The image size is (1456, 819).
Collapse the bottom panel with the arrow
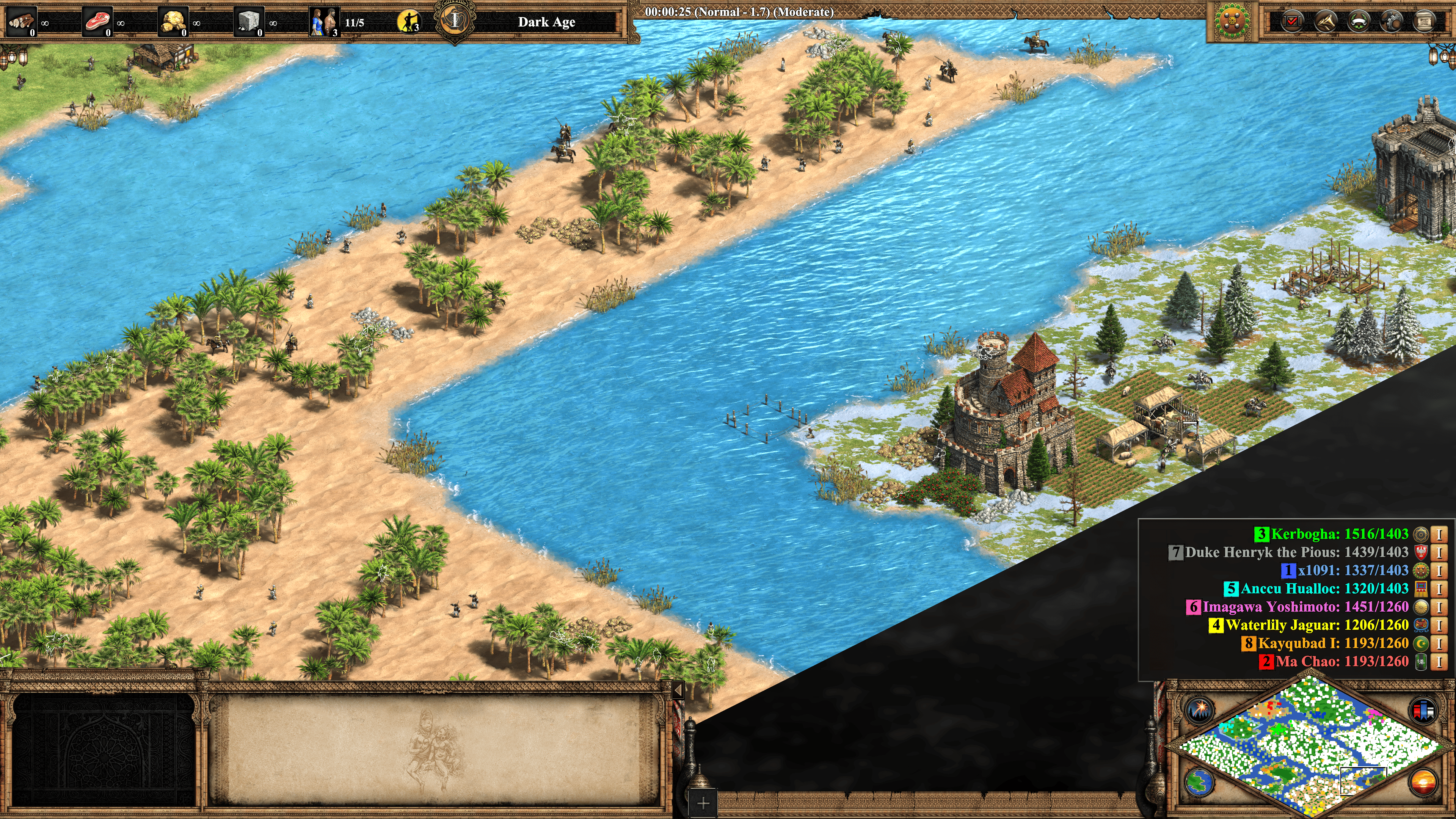pyautogui.click(x=678, y=690)
